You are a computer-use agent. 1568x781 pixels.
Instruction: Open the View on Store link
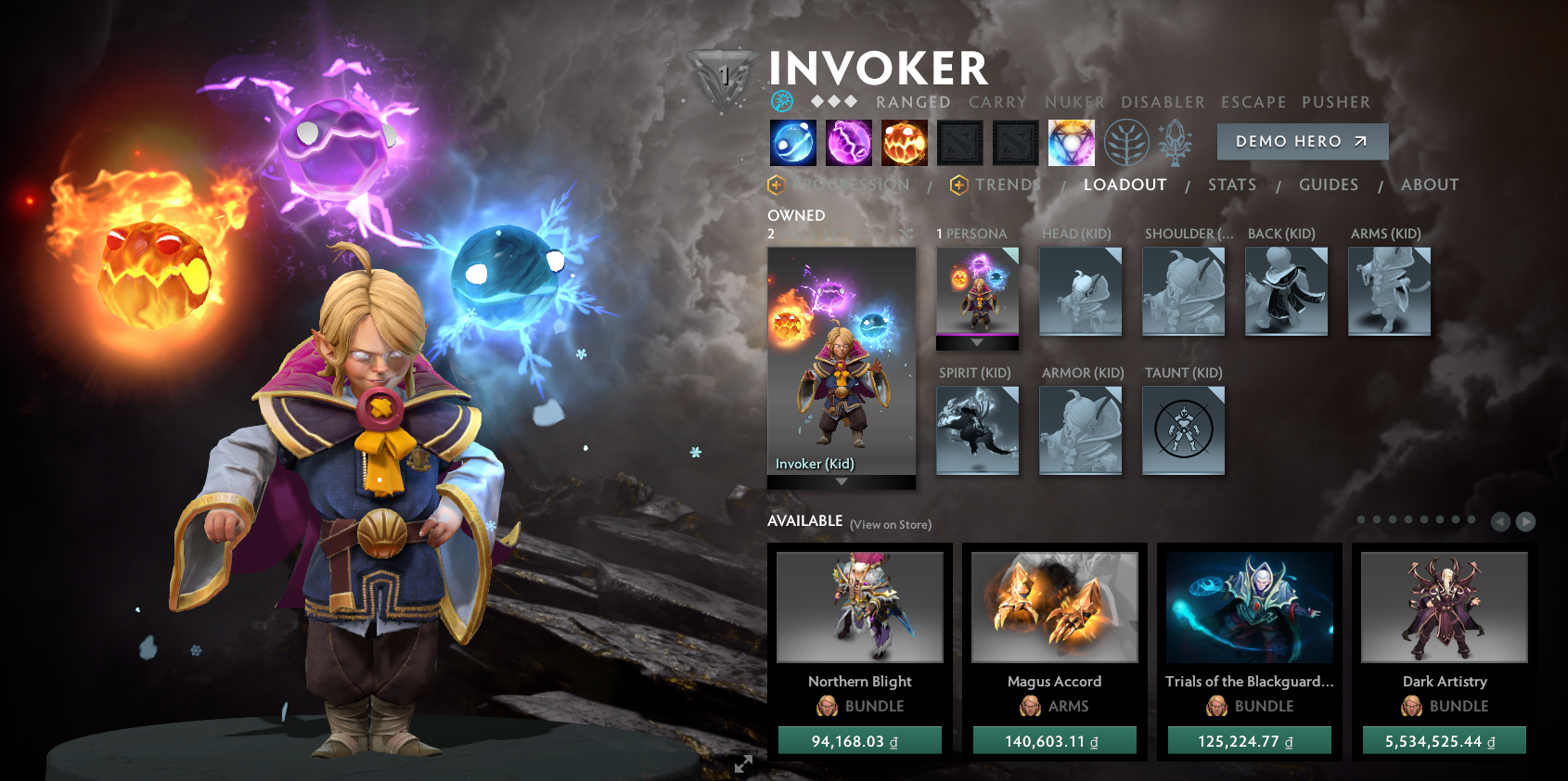(891, 524)
